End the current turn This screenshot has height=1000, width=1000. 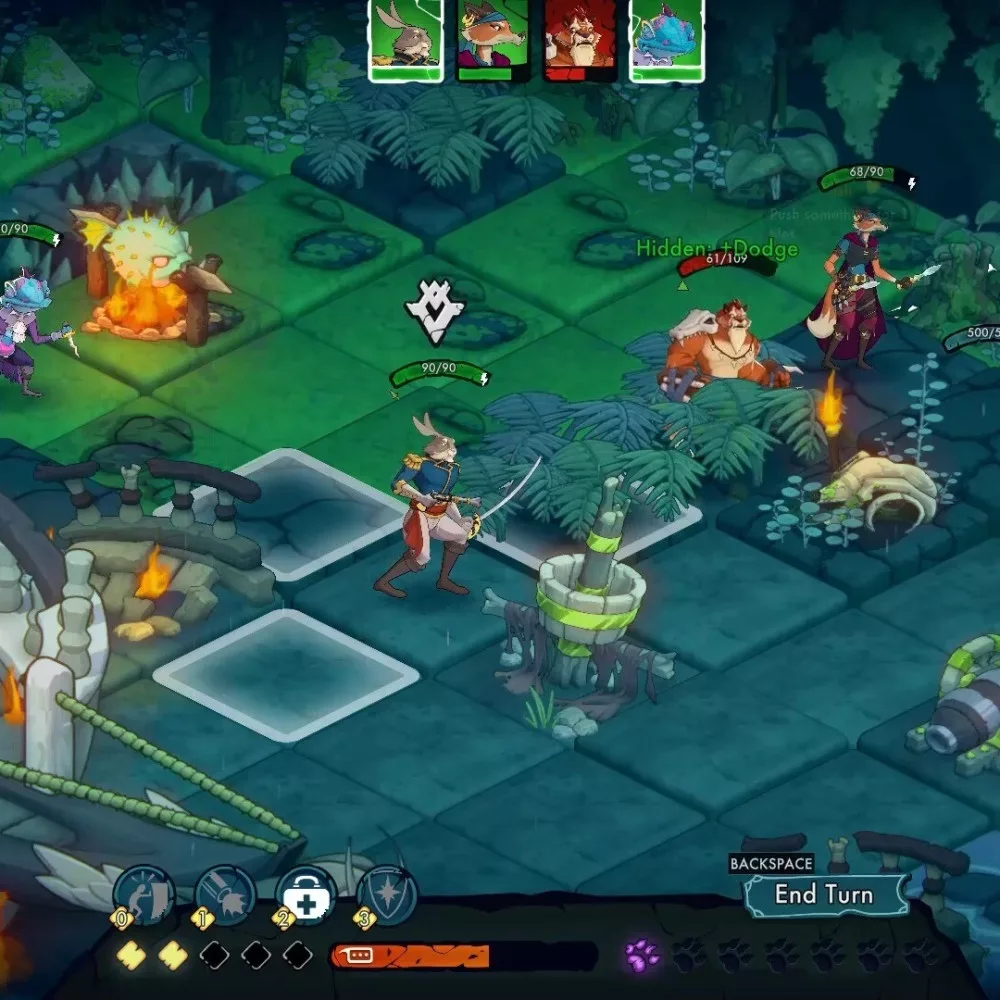(x=824, y=895)
